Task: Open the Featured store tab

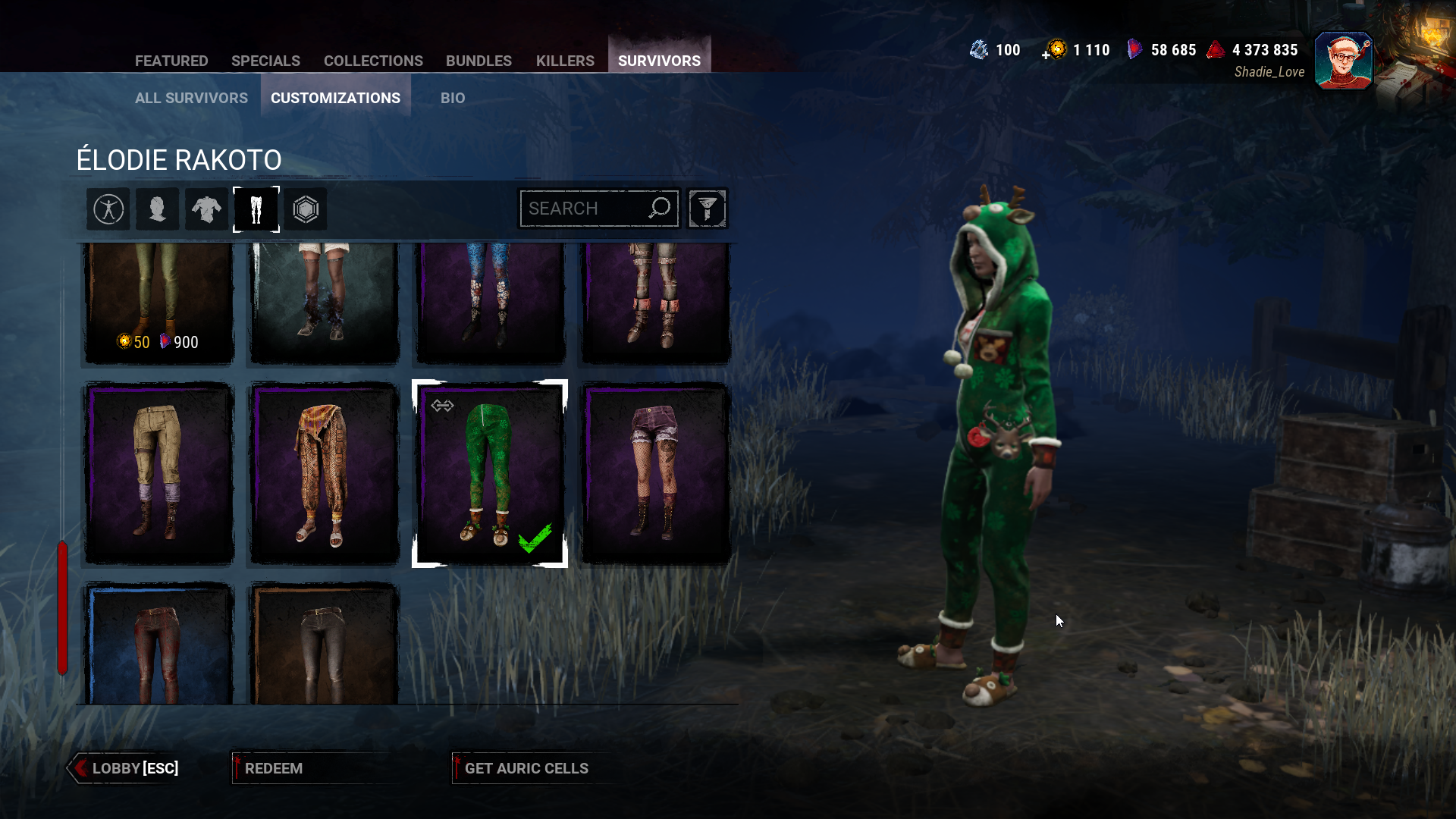Action: [171, 61]
